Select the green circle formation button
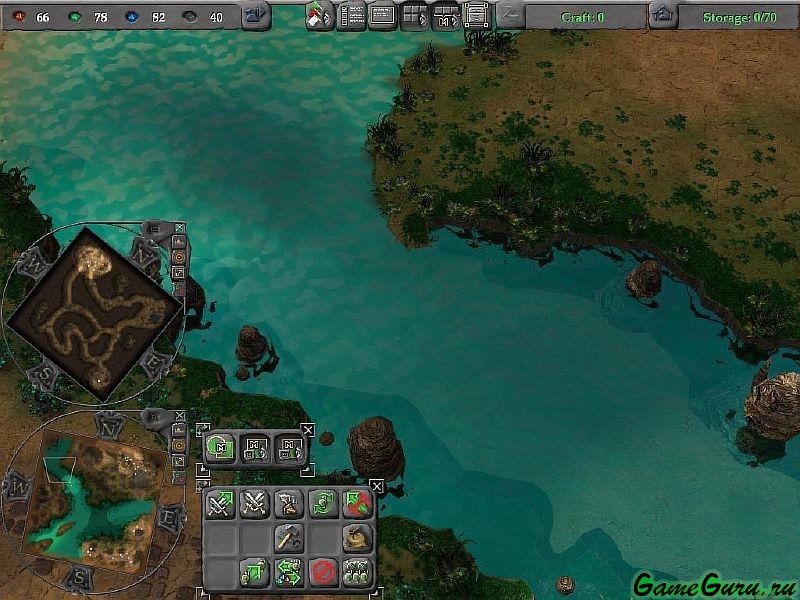Viewport: 800px width, 600px height. click(220, 447)
